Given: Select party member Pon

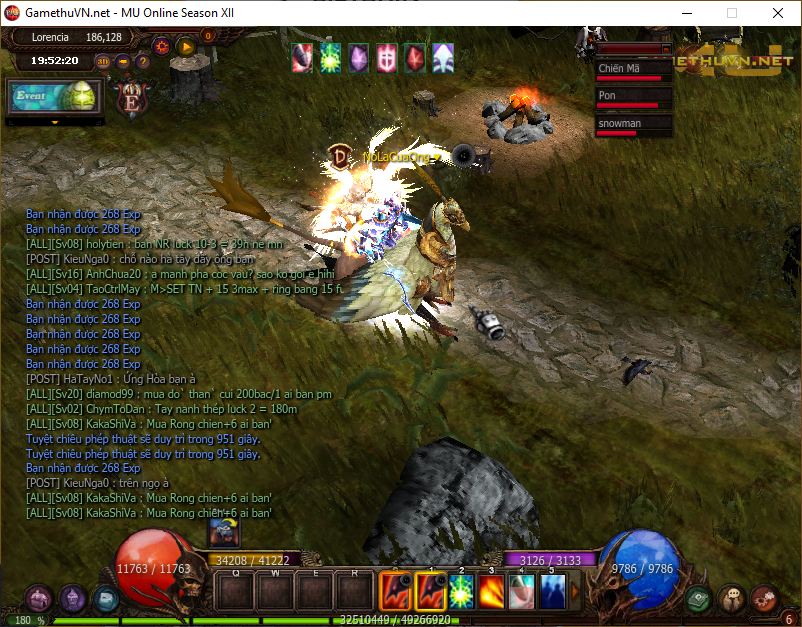Looking at the screenshot, I should [x=633, y=96].
